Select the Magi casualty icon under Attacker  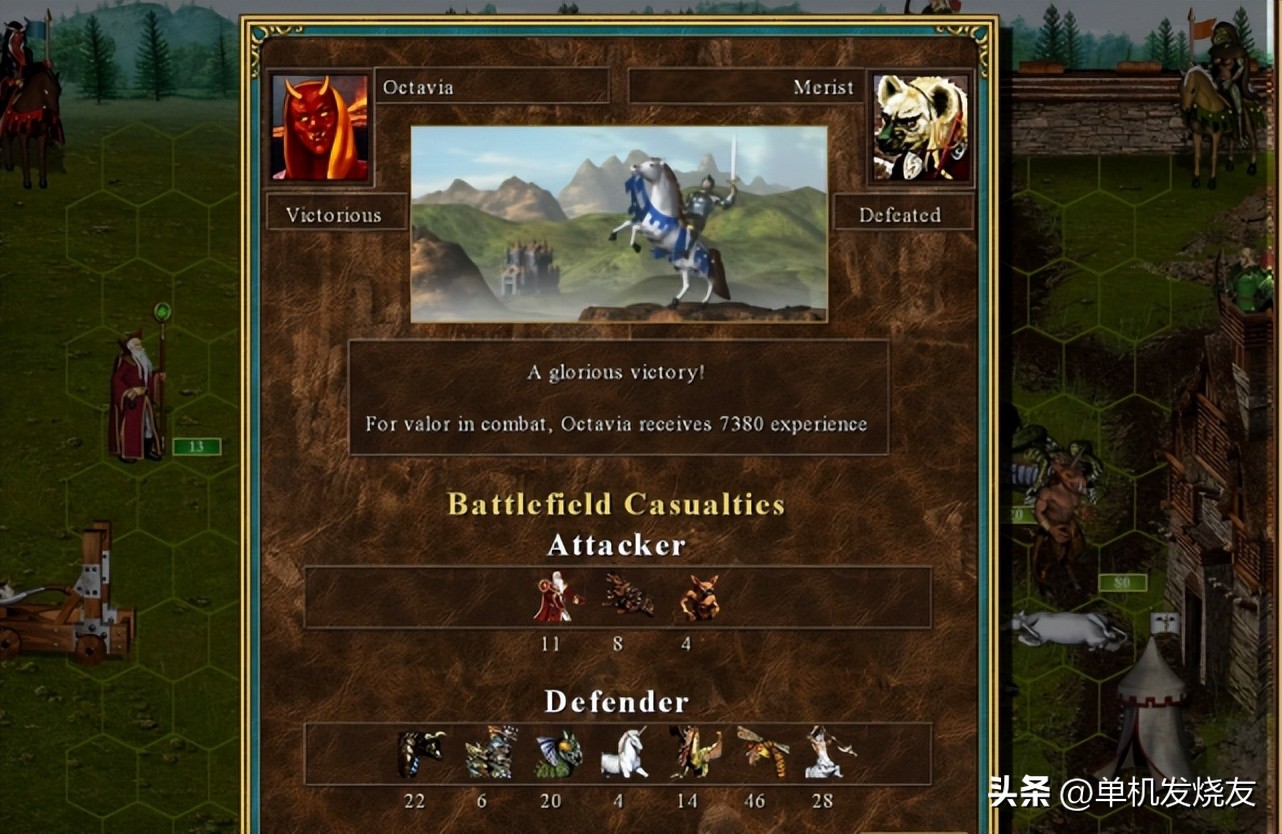[x=551, y=598]
